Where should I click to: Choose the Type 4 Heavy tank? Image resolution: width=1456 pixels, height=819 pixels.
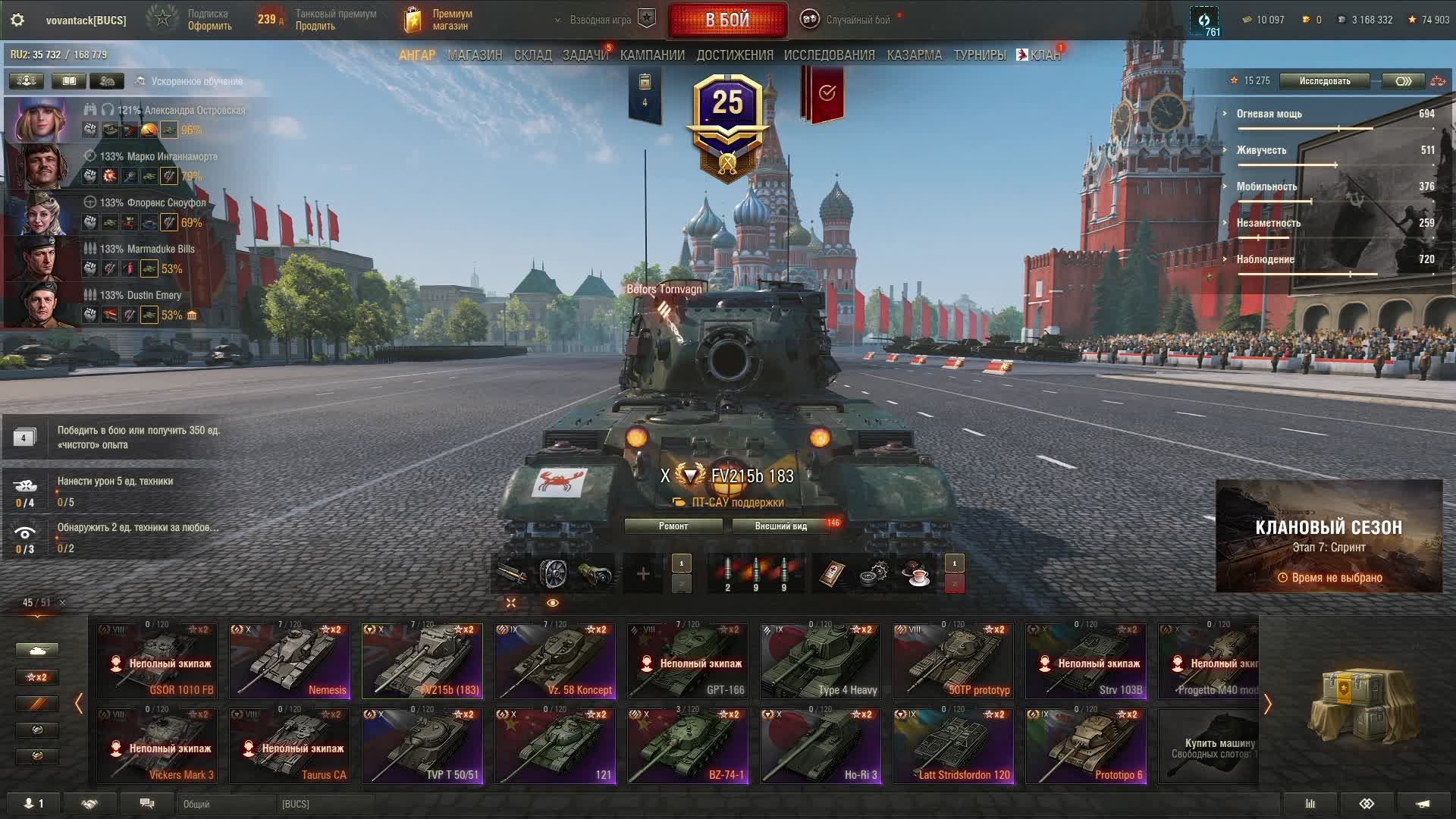click(x=821, y=661)
